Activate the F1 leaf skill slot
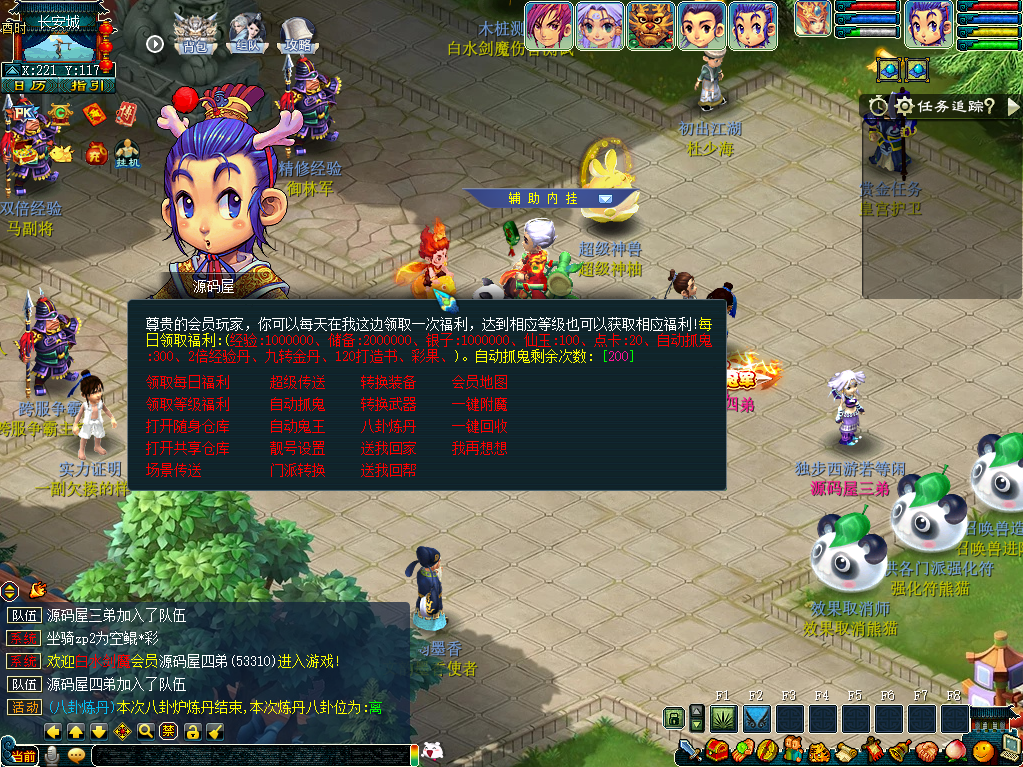The width and height of the screenshot is (1023, 767). point(723,719)
